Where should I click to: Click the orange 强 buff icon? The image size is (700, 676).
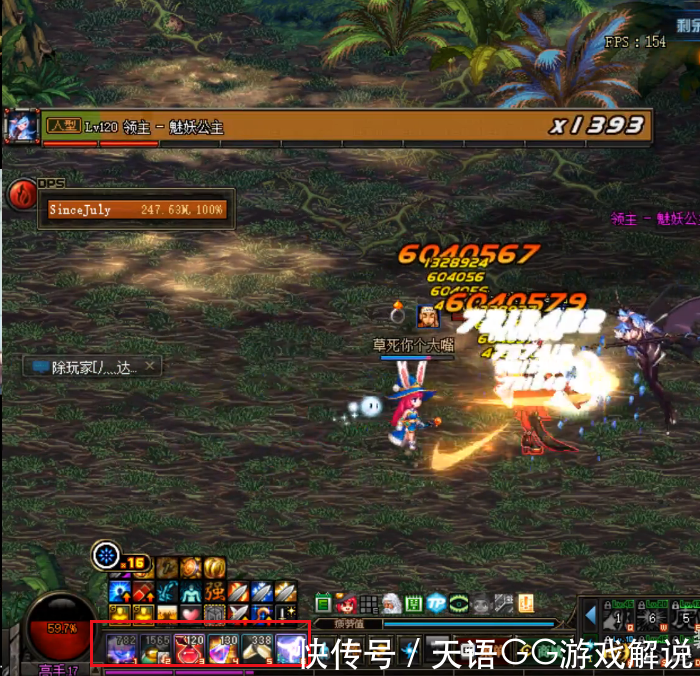[215, 591]
